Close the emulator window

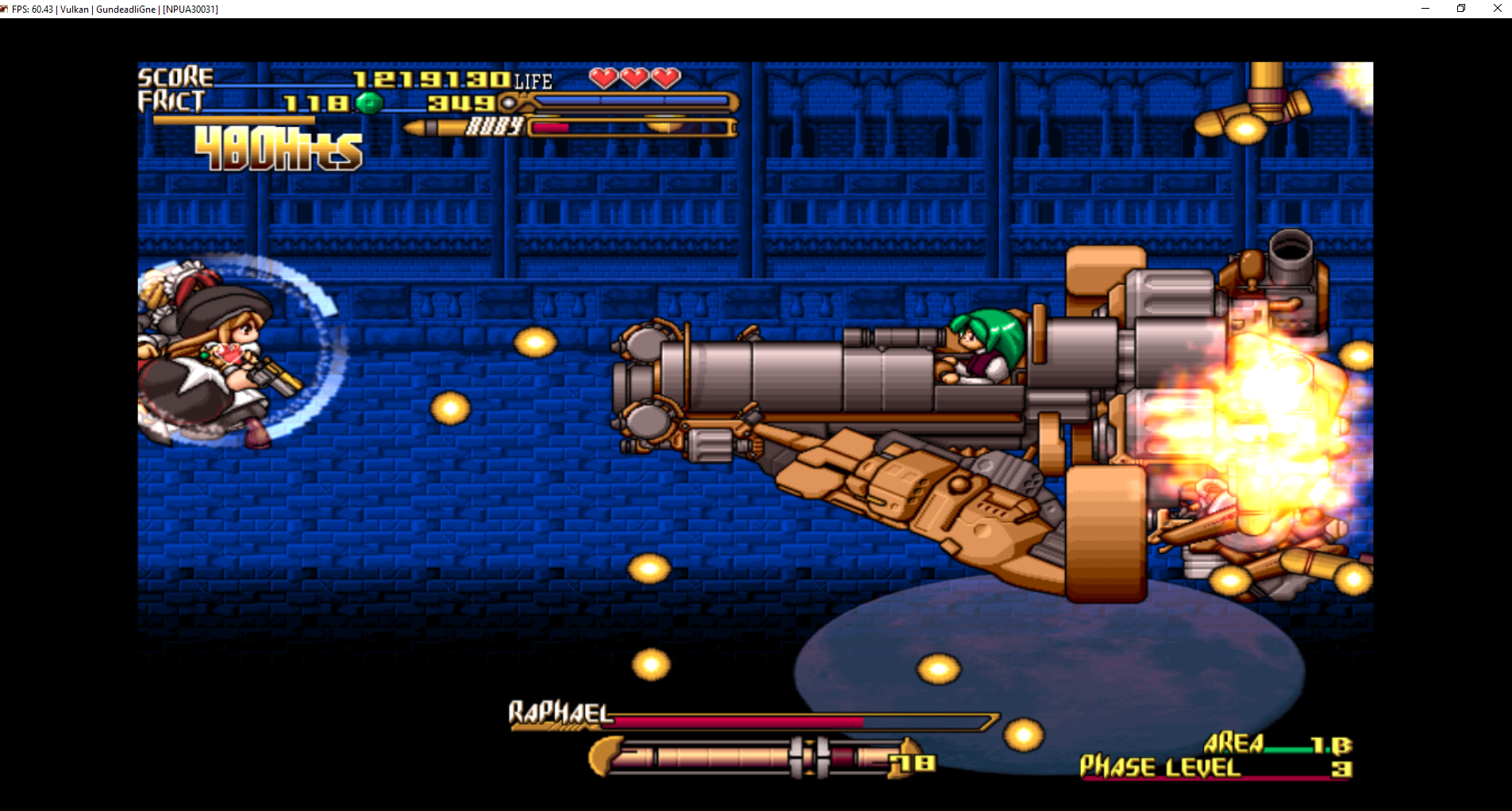(1497, 9)
